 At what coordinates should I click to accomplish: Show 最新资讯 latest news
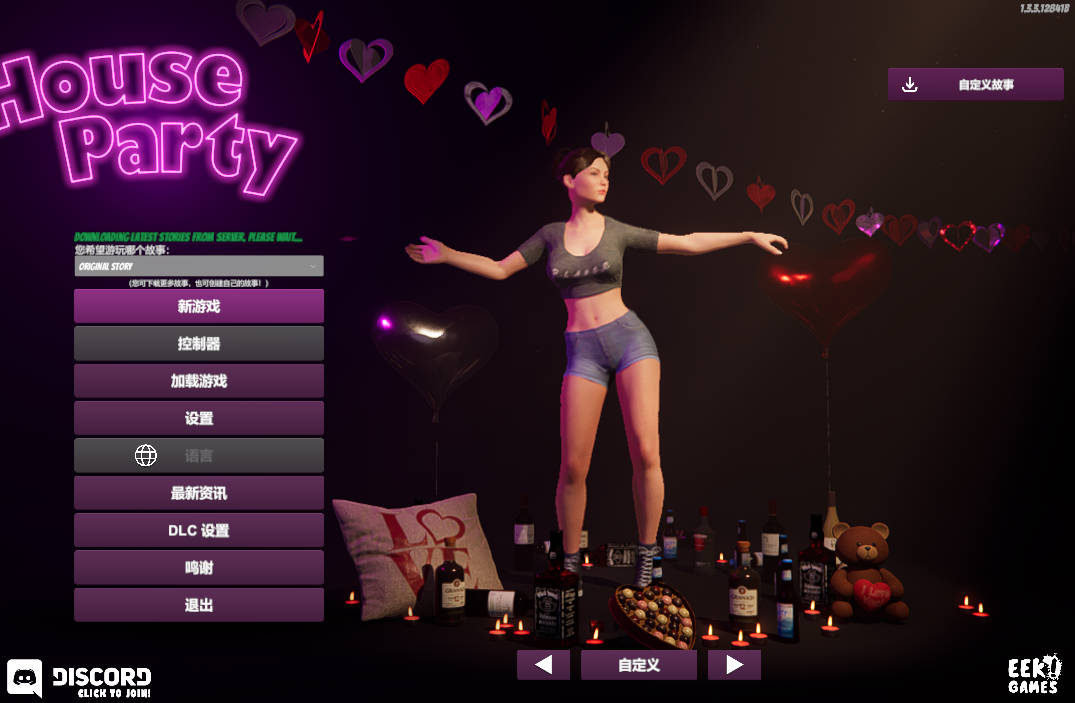coord(198,493)
